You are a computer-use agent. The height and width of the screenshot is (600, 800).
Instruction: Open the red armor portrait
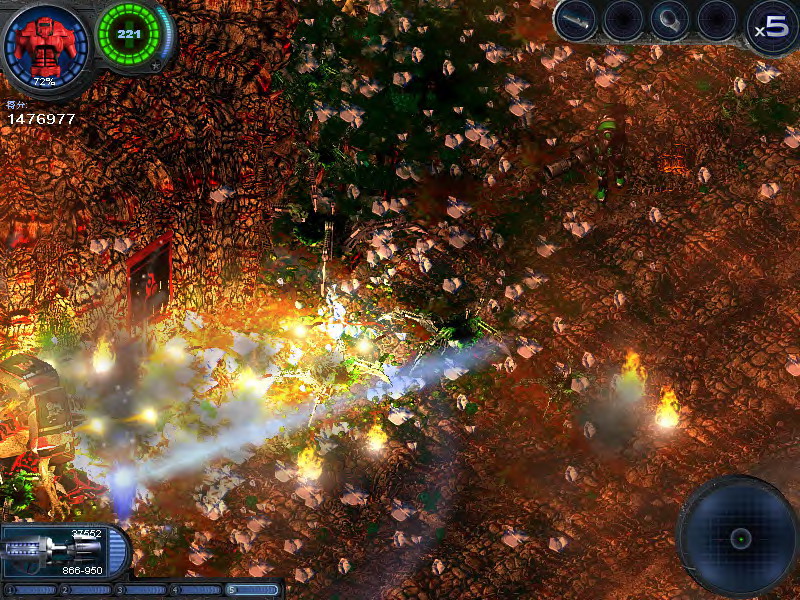(45, 45)
